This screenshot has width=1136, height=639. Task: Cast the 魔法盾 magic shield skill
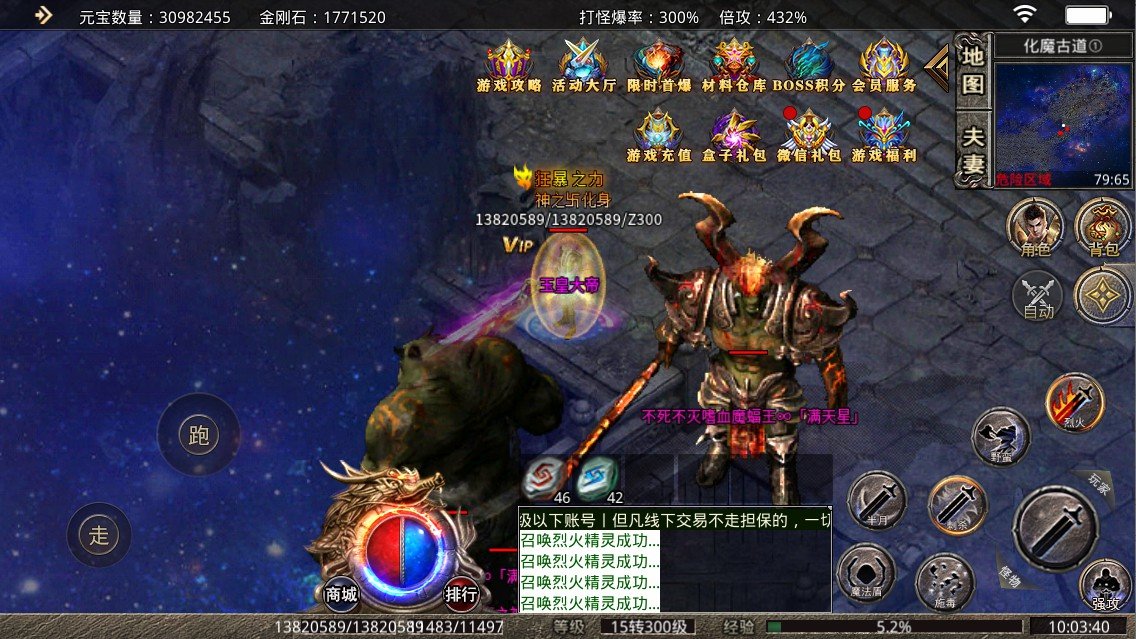tap(865, 573)
